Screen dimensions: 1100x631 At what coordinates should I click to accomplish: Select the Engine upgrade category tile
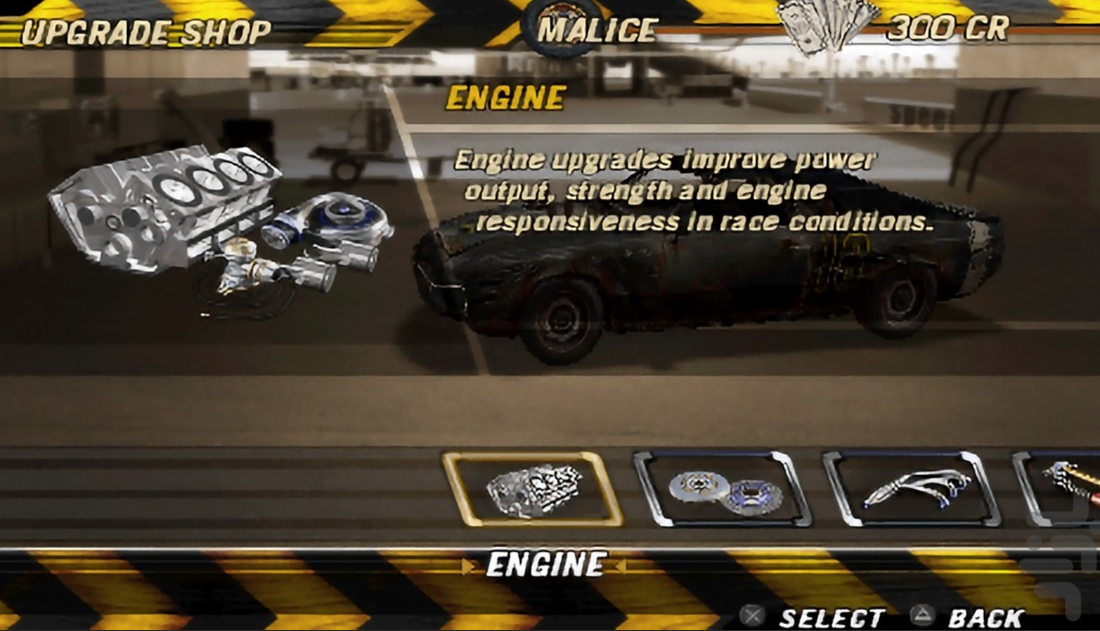point(532,489)
